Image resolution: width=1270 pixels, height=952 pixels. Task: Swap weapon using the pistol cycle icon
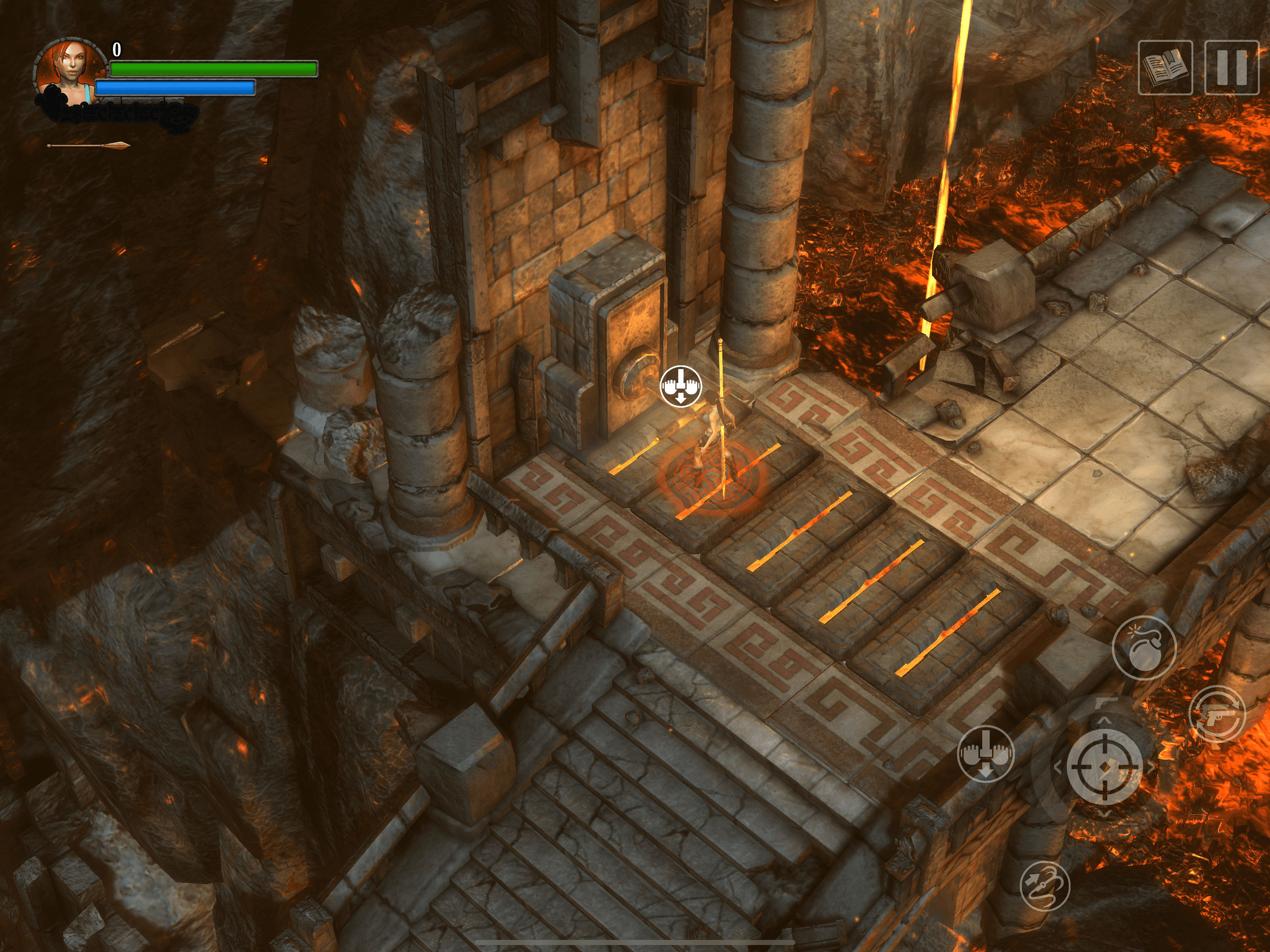[1217, 715]
